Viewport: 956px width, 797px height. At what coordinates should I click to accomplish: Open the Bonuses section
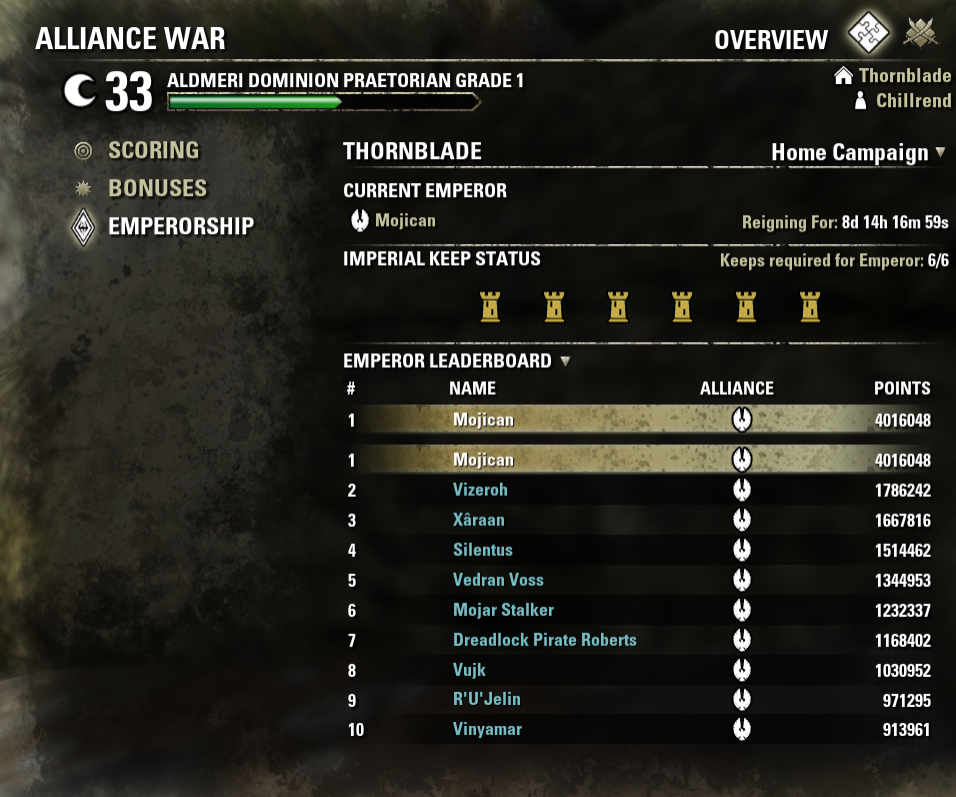(x=157, y=188)
